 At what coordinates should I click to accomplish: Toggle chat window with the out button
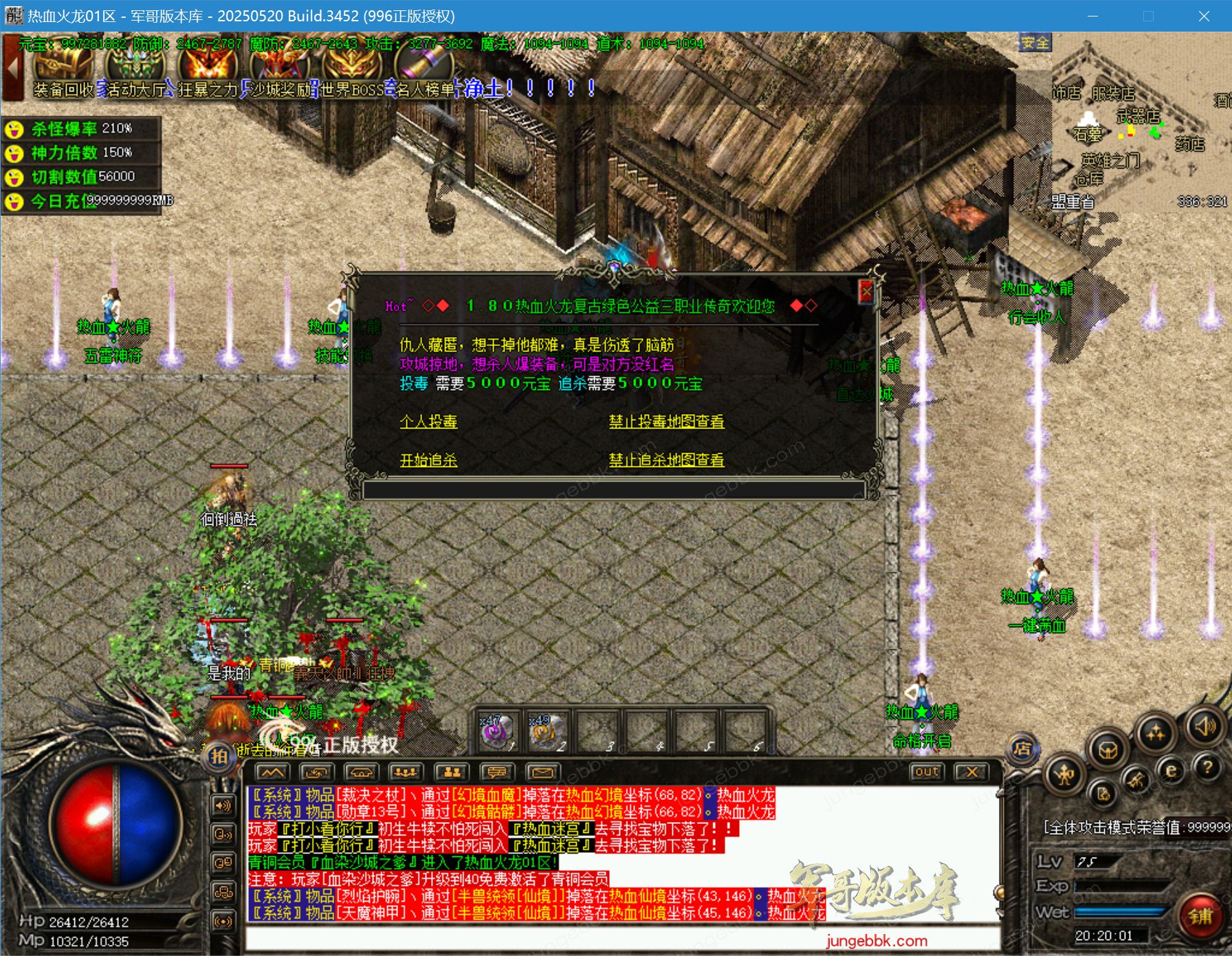(x=927, y=772)
